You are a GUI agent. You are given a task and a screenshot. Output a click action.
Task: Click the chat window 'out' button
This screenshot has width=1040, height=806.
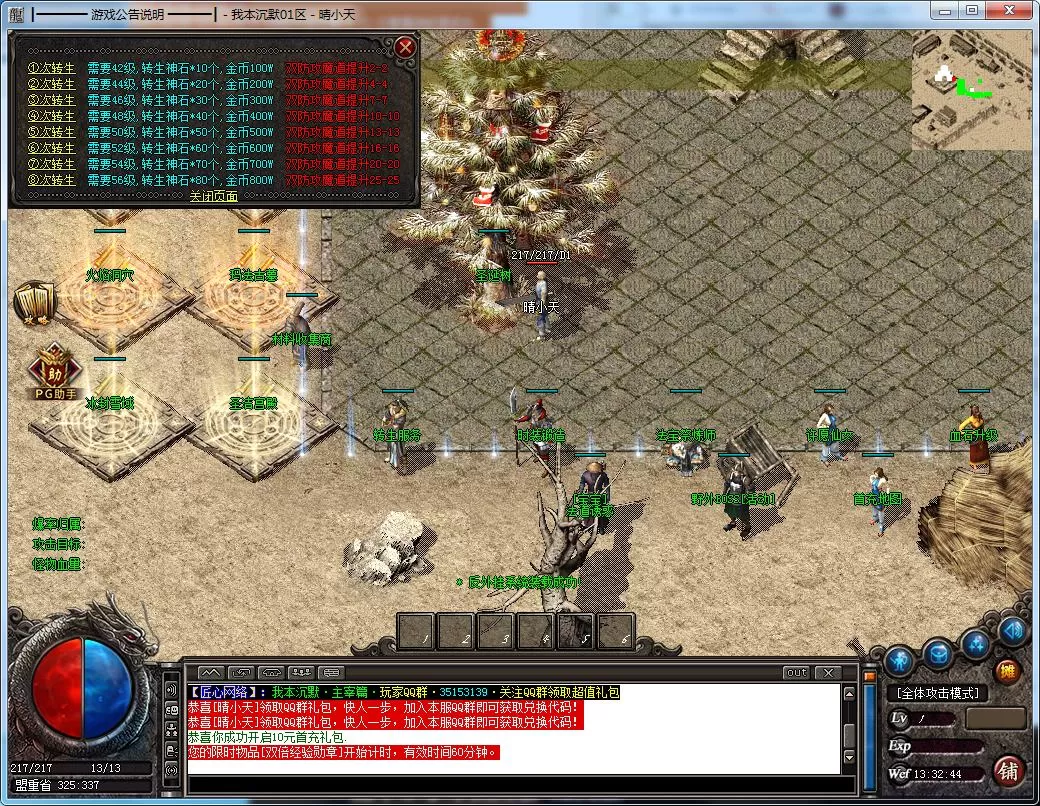796,672
